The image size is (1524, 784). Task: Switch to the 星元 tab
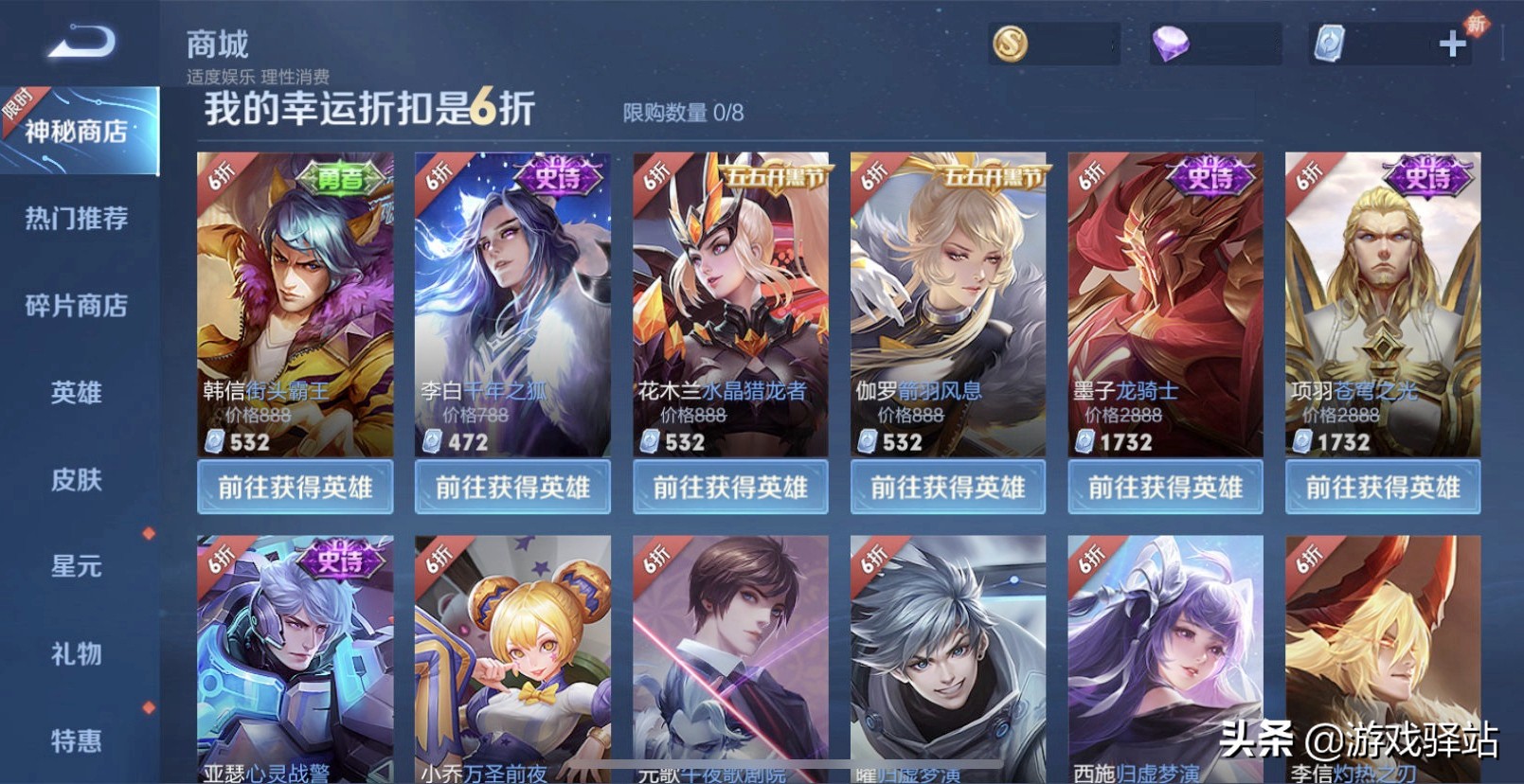(77, 567)
